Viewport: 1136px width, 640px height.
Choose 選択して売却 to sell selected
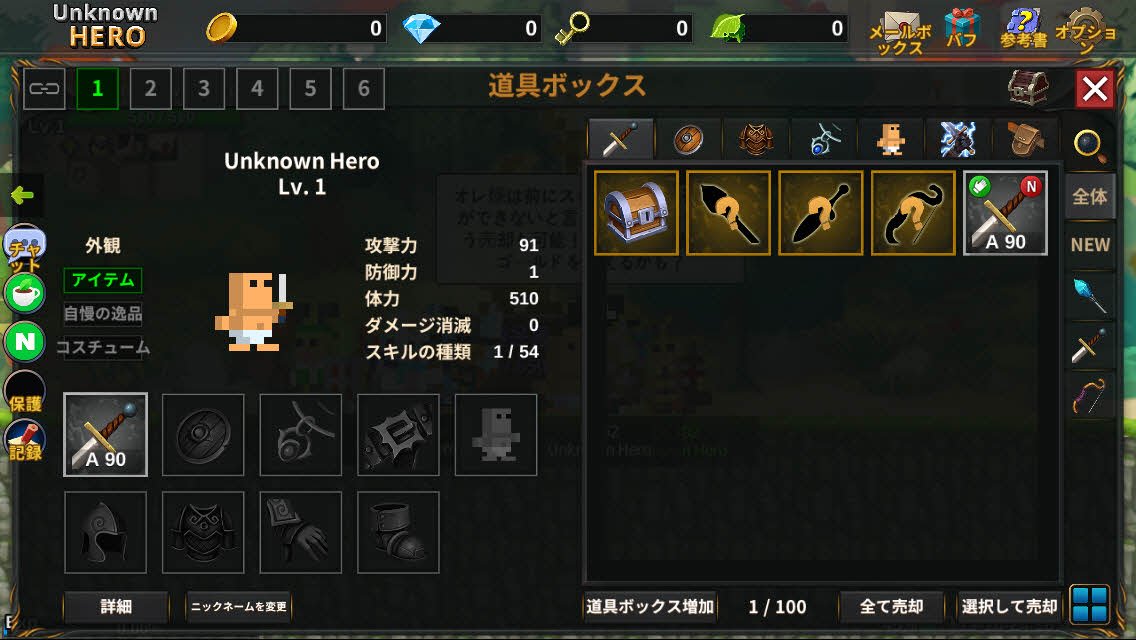pyautogui.click(x=1009, y=606)
